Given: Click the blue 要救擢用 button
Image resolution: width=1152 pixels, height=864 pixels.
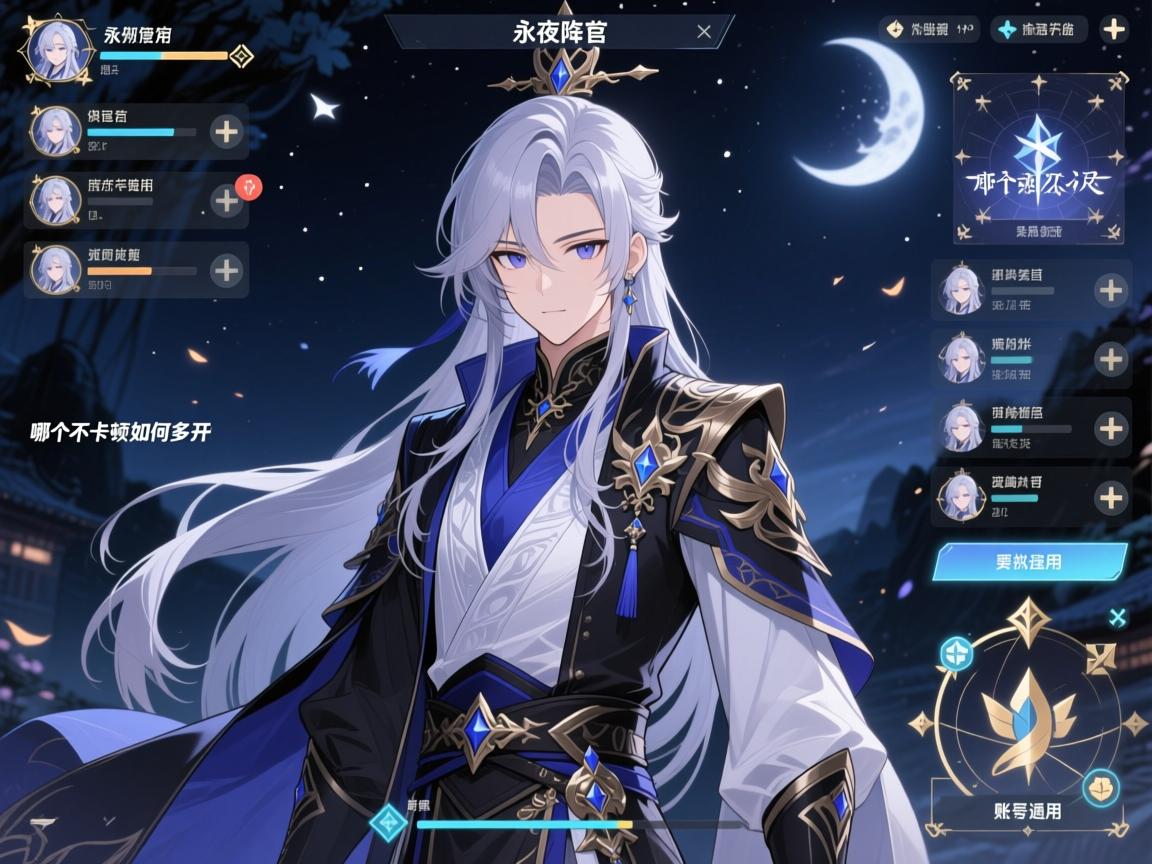Looking at the screenshot, I should 1029,562.
